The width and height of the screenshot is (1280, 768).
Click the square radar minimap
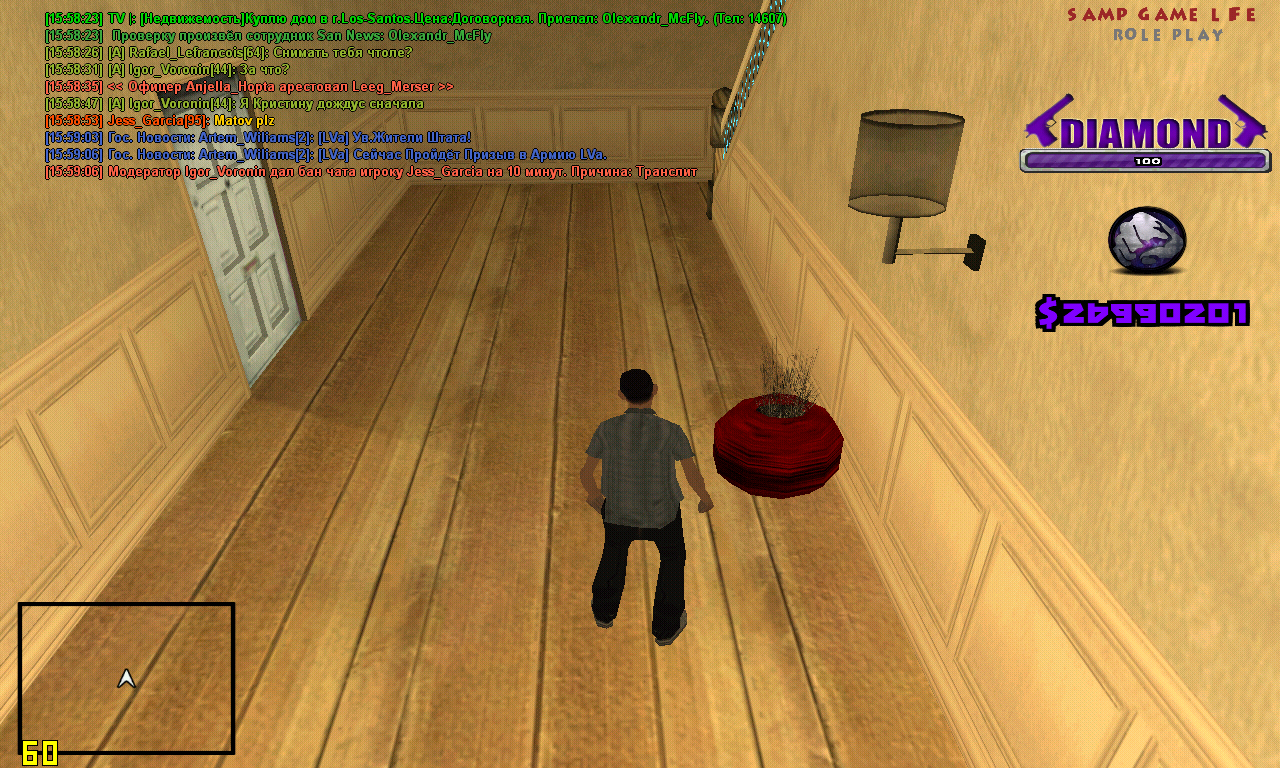tap(126, 678)
